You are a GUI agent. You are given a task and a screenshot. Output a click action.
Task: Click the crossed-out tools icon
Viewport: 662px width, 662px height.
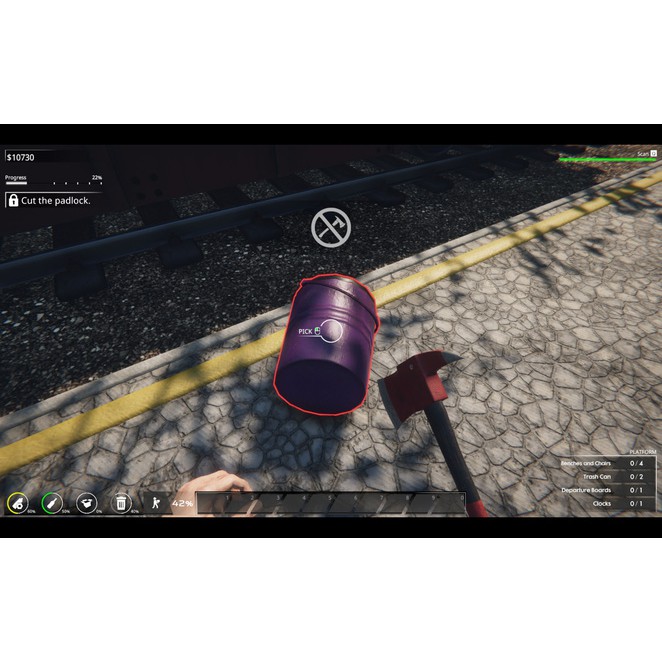[x=329, y=227]
